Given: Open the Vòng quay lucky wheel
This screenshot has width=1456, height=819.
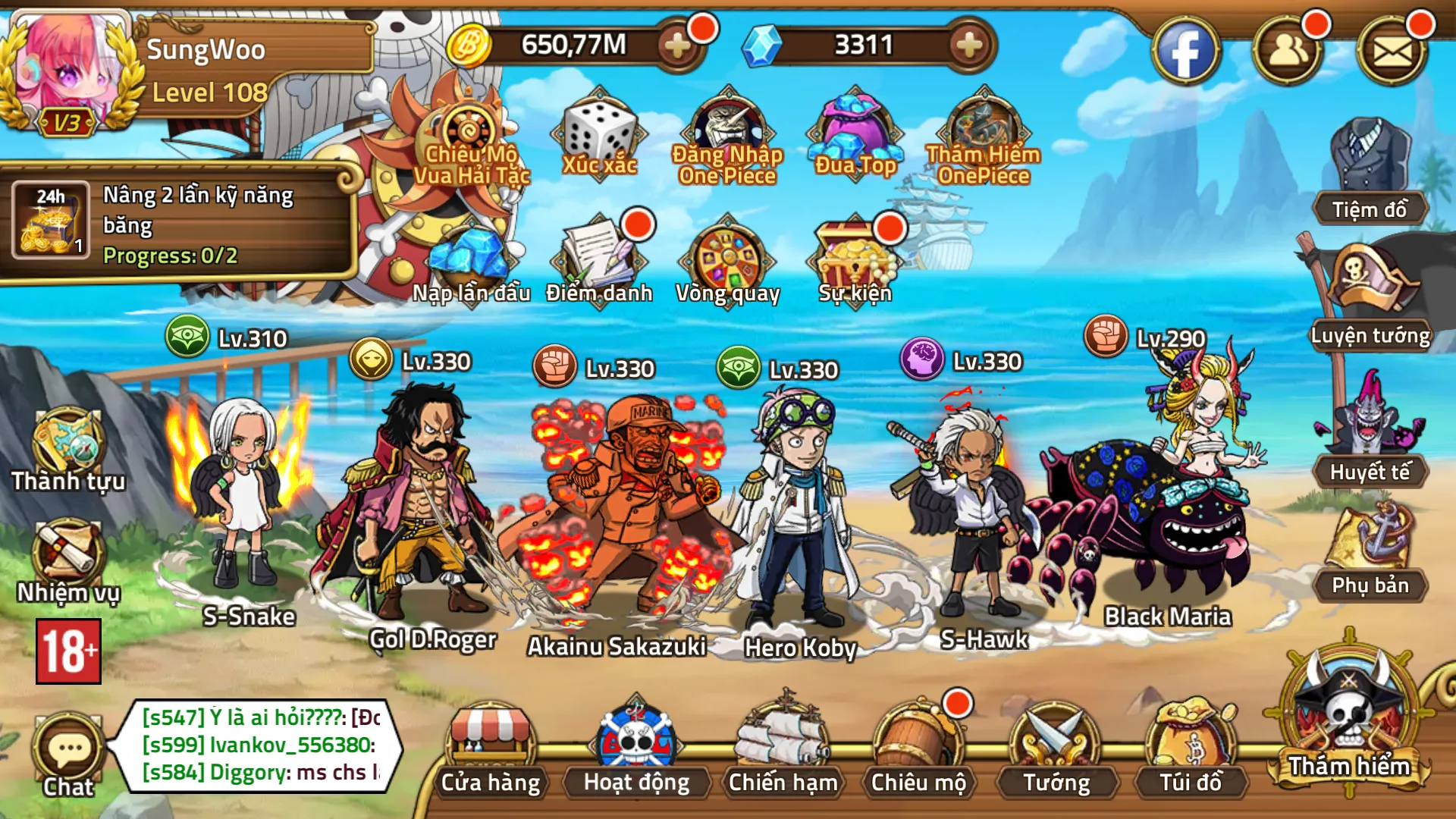Looking at the screenshot, I should 728,262.
